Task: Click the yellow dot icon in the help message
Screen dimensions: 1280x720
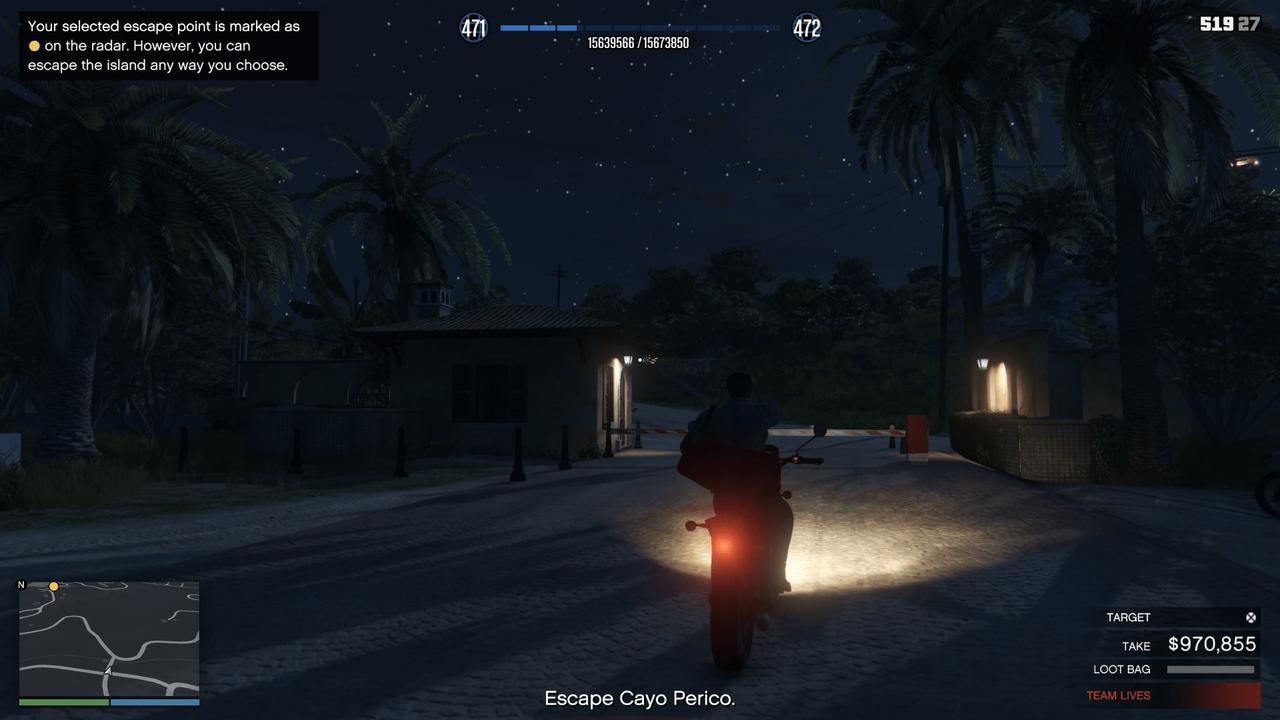Action: coord(33,45)
